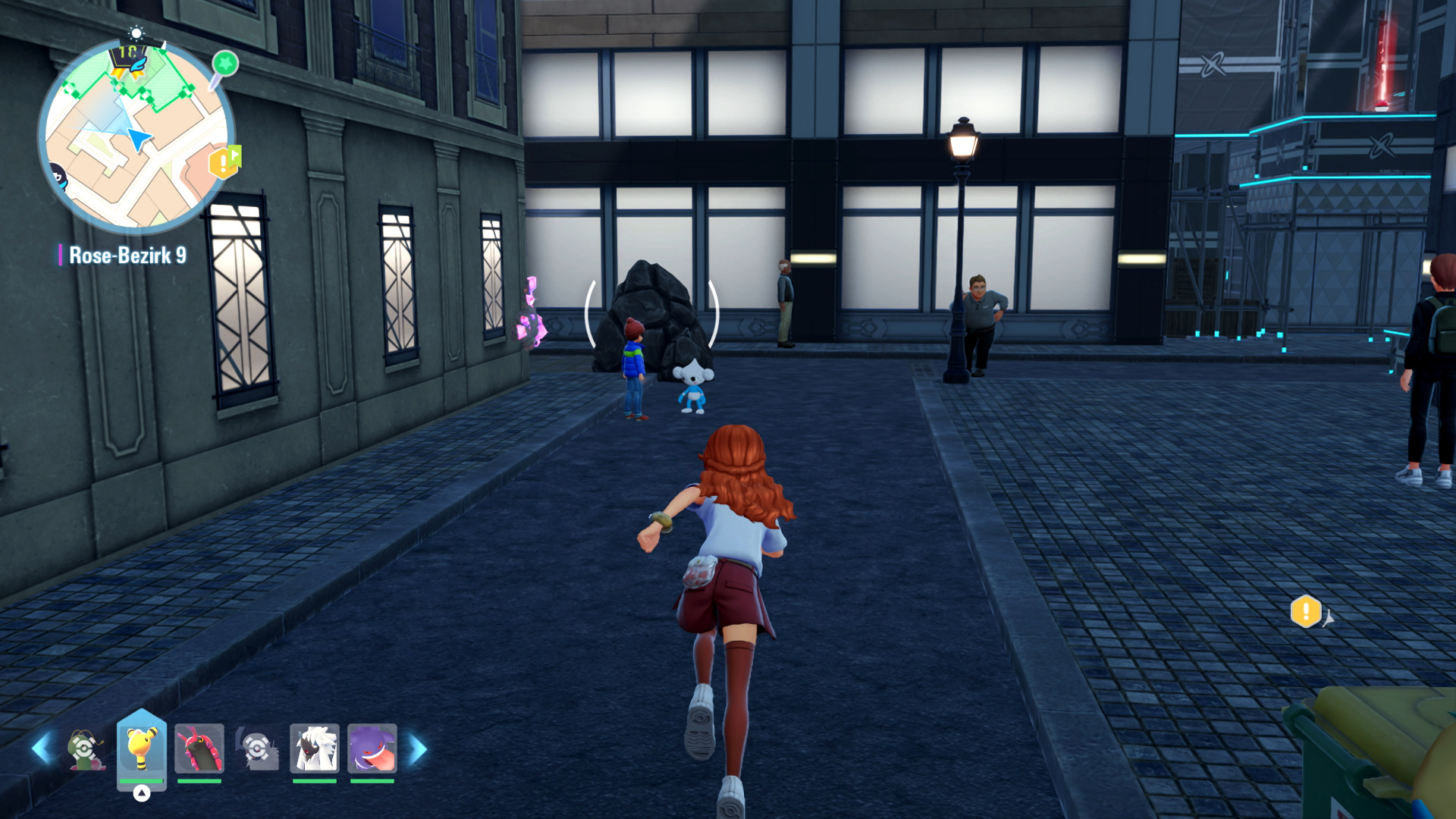The image size is (1456, 819).
Task: Click the yellow quest marker over the pavement
Action: point(1306,611)
